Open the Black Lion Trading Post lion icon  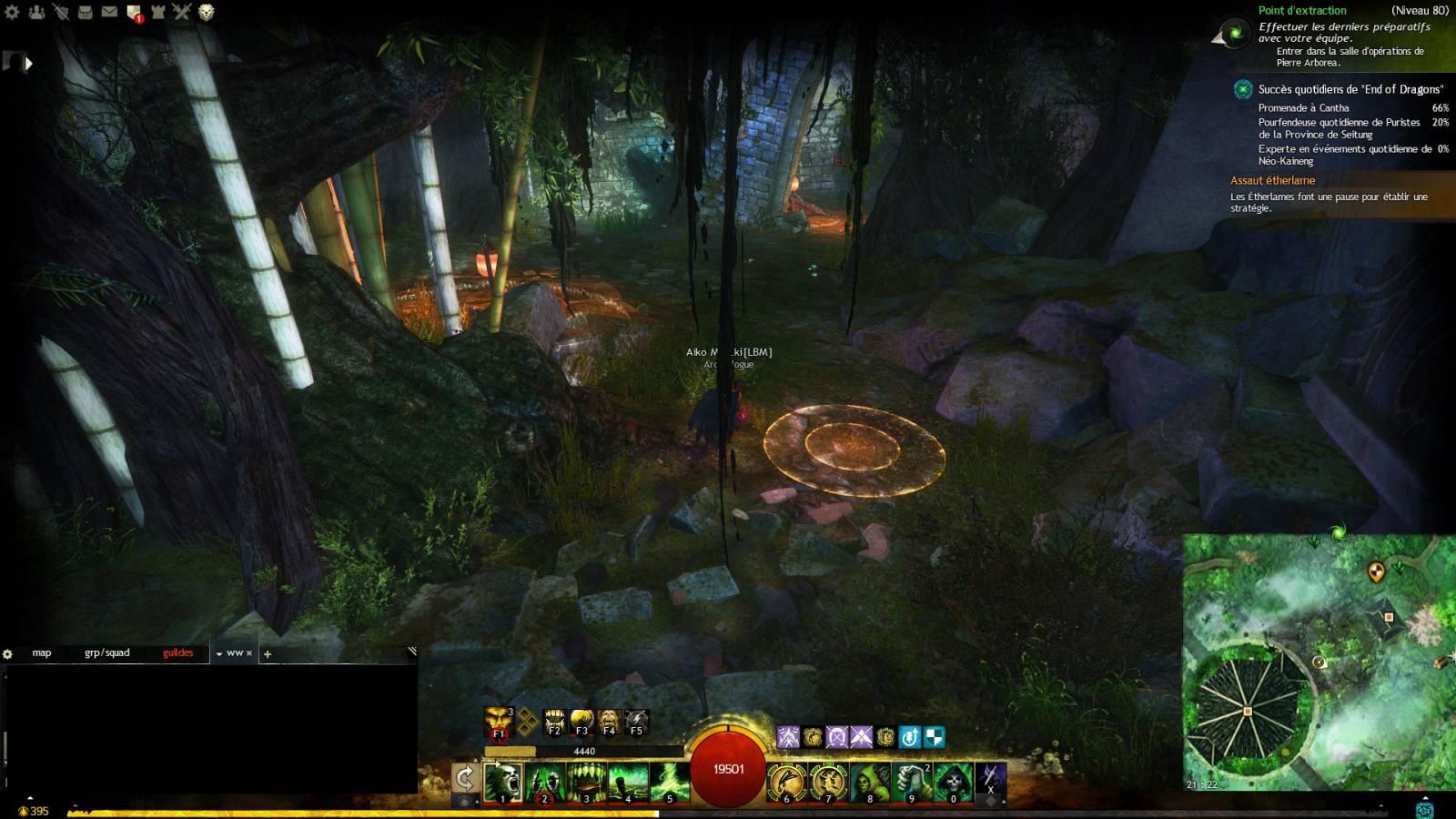(x=207, y=12)
